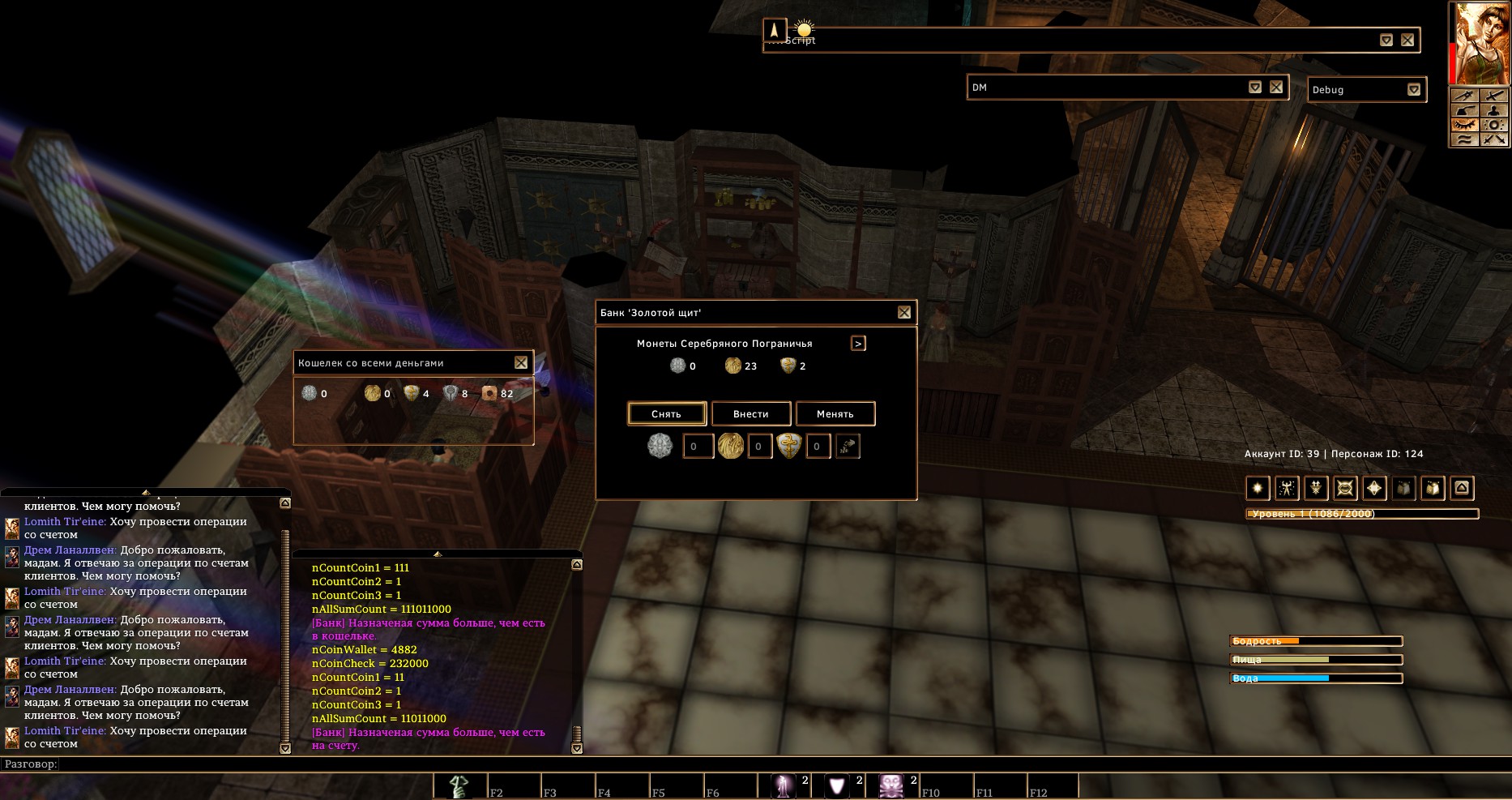The width and height of the screenshot is (1512, 800).
Task: Focus the silver coin amount input field
Action: point(698,447)
